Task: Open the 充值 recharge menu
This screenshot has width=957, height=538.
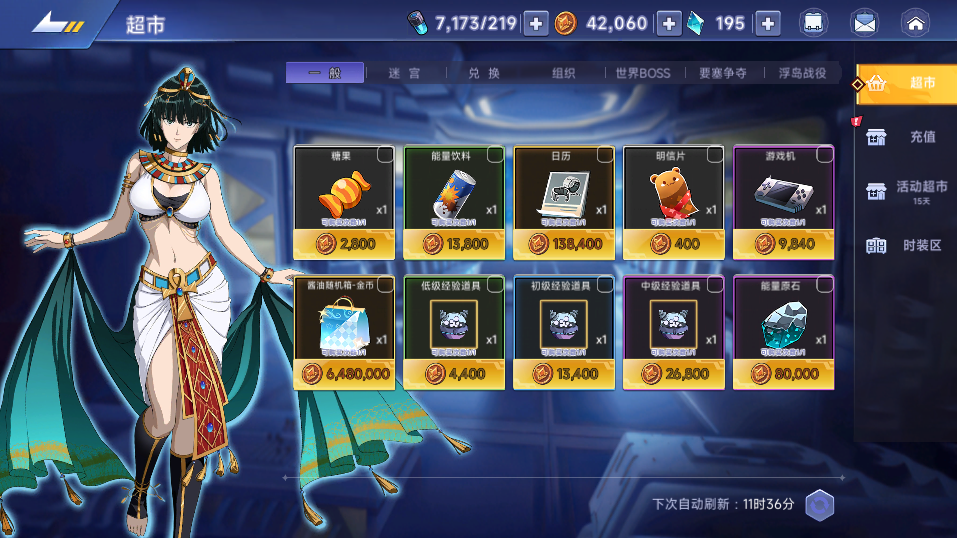Action: 908,137
